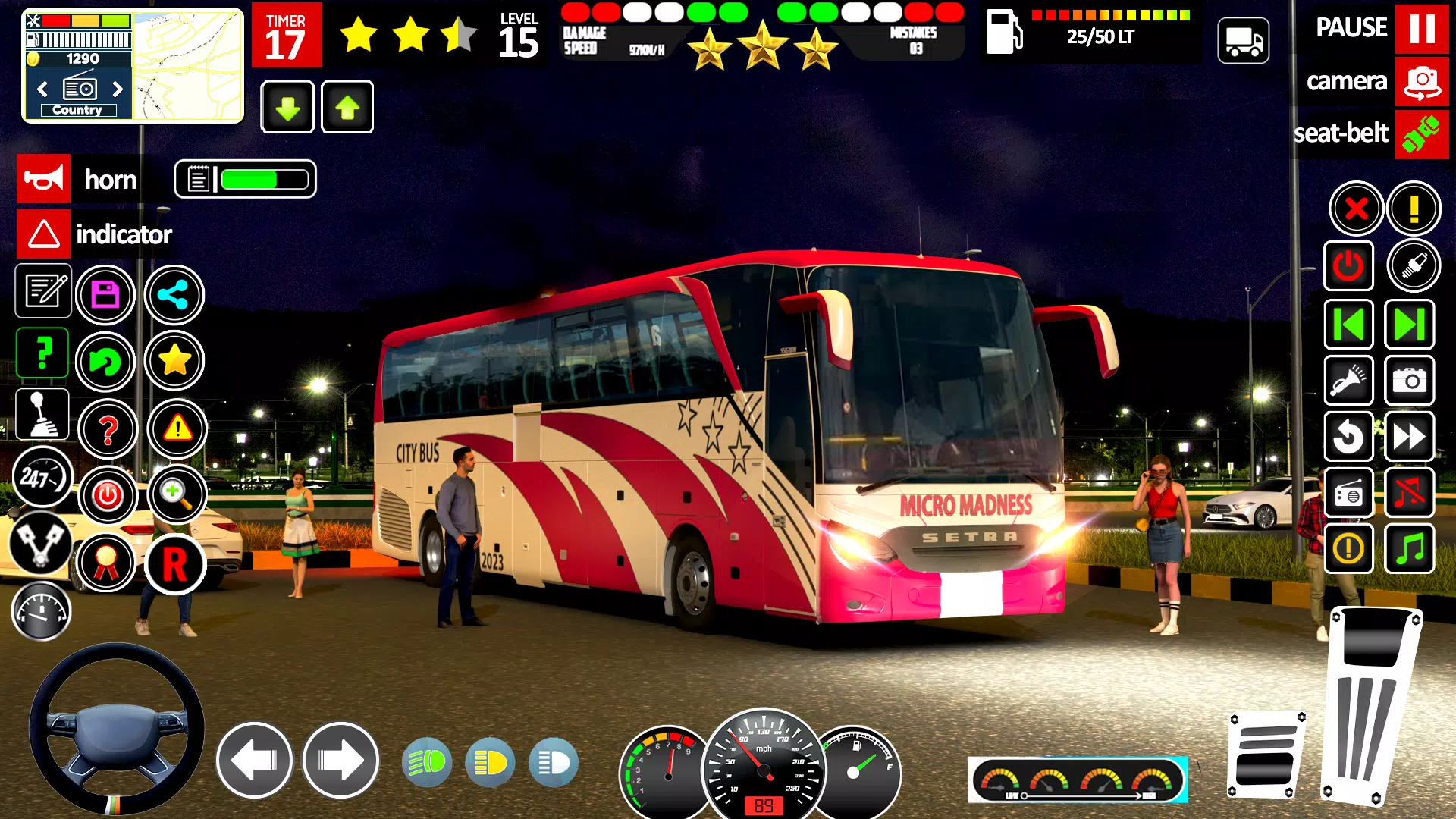Viewport: 1456px width, 819px height.
Task: Click the green down arrow button
Action: click(x=287, y=107)
